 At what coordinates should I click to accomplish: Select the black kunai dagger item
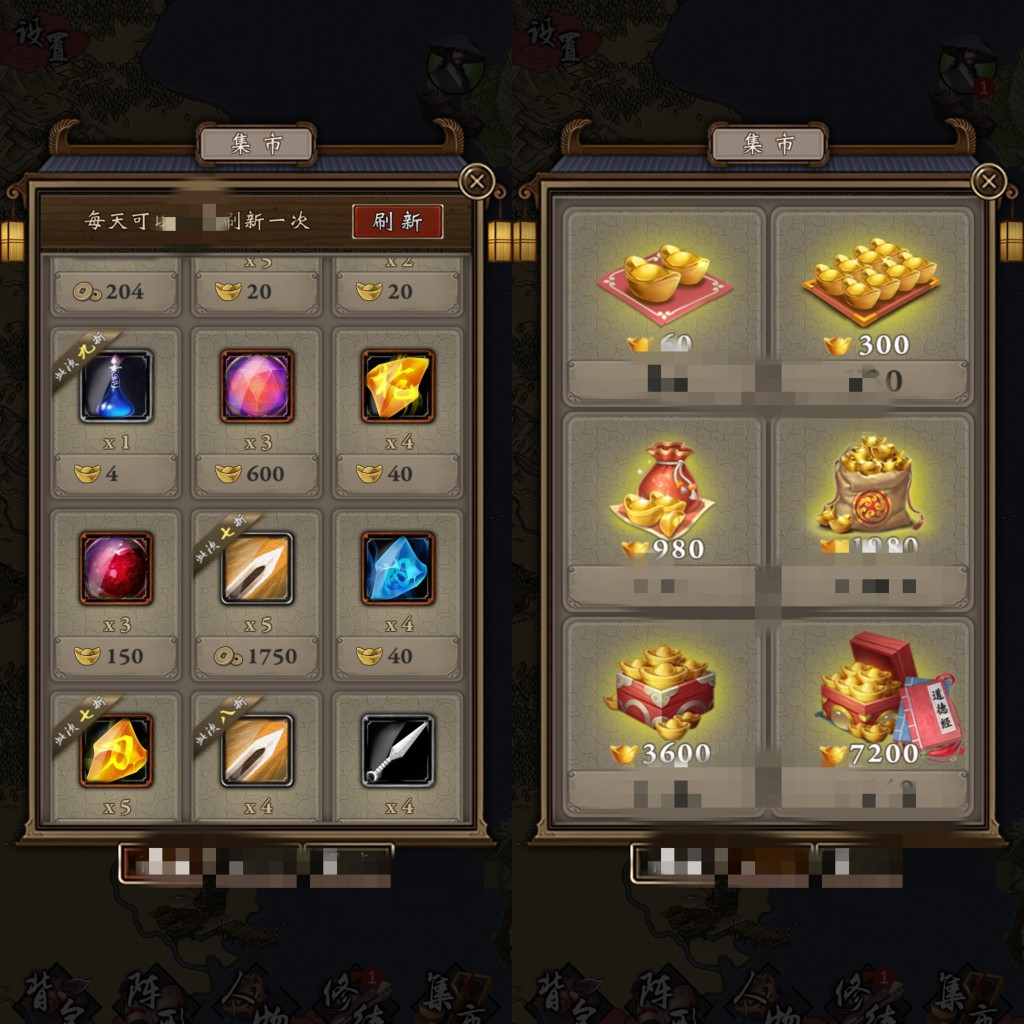pyautogui.click(x=398, y=750)
